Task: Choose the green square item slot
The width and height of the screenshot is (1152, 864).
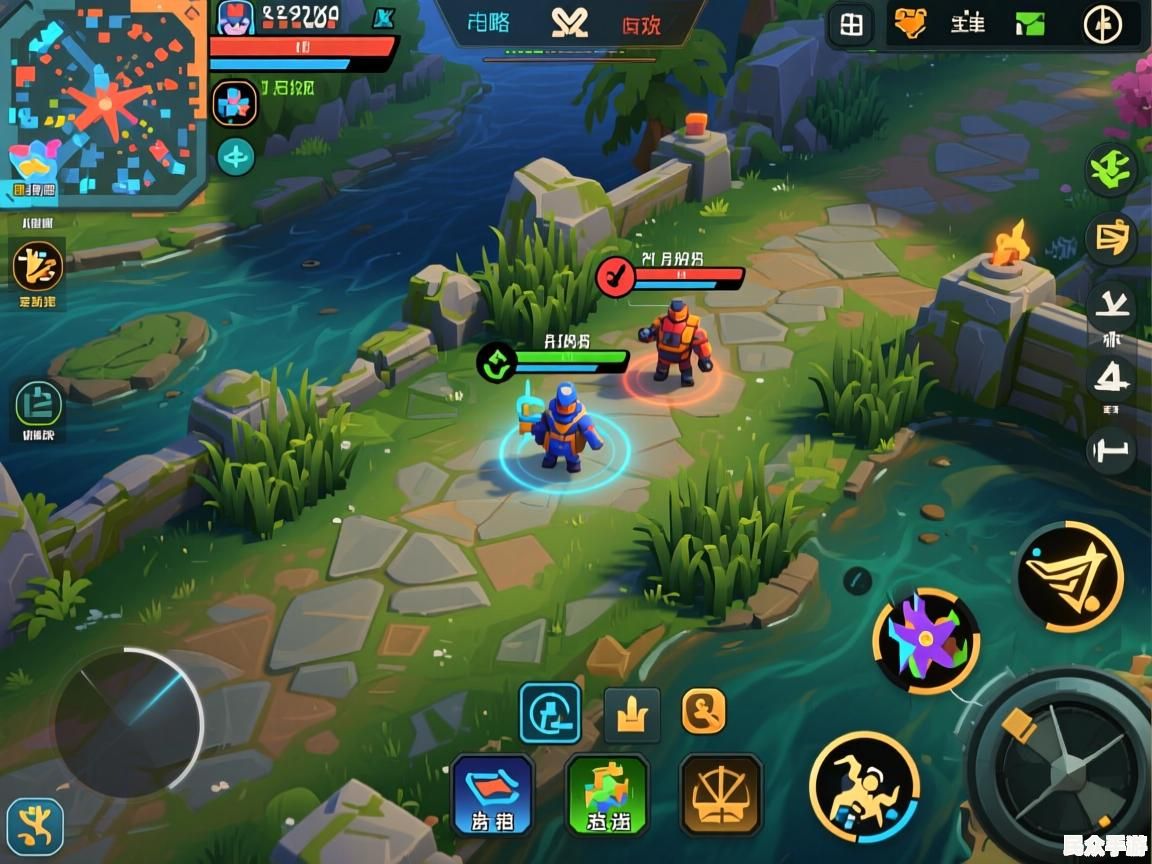Action: pos(607,794)
